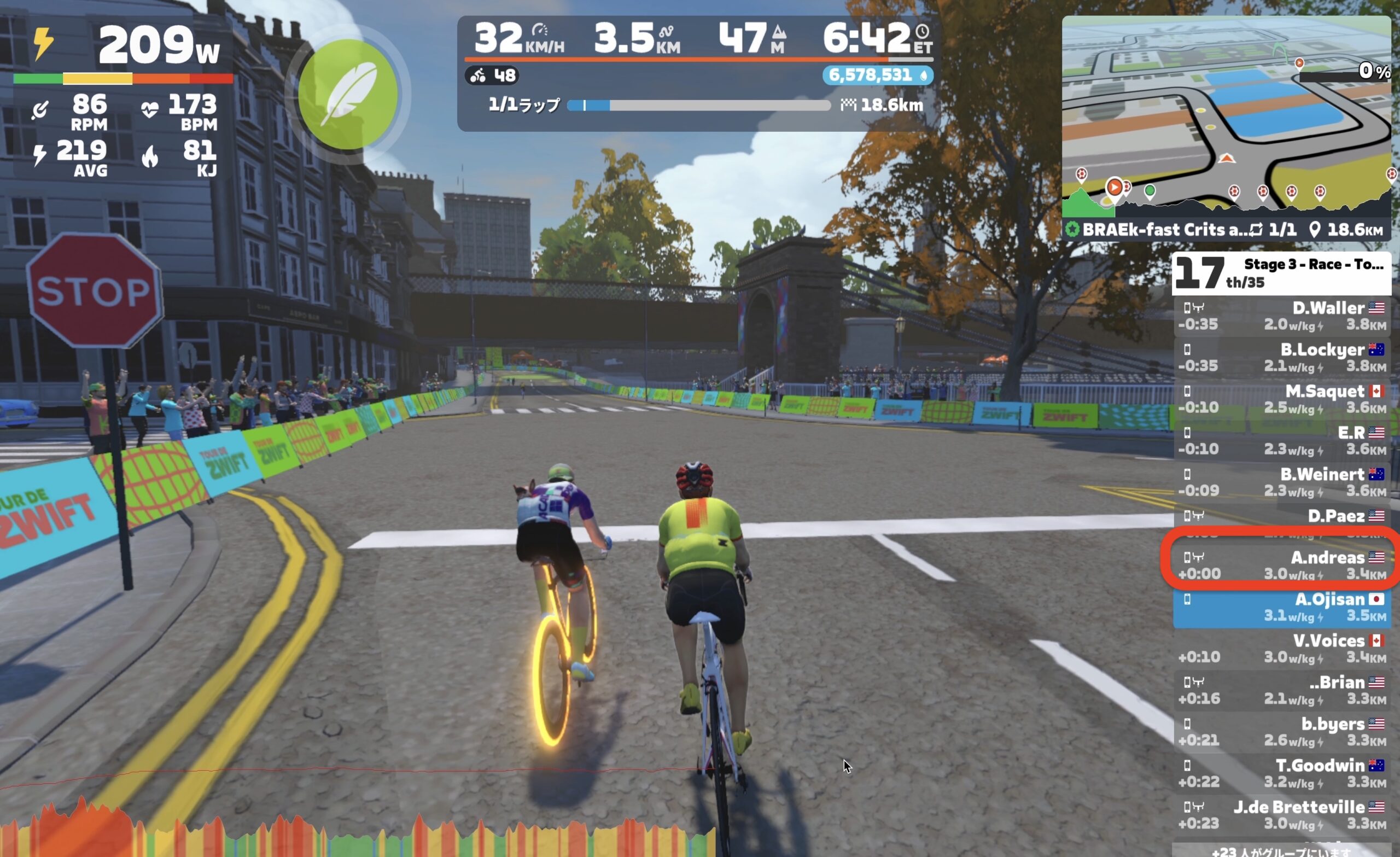1400x857 pixels.
Task: Select B.Weinert in the leaderboard
Action: [1282, 482]
